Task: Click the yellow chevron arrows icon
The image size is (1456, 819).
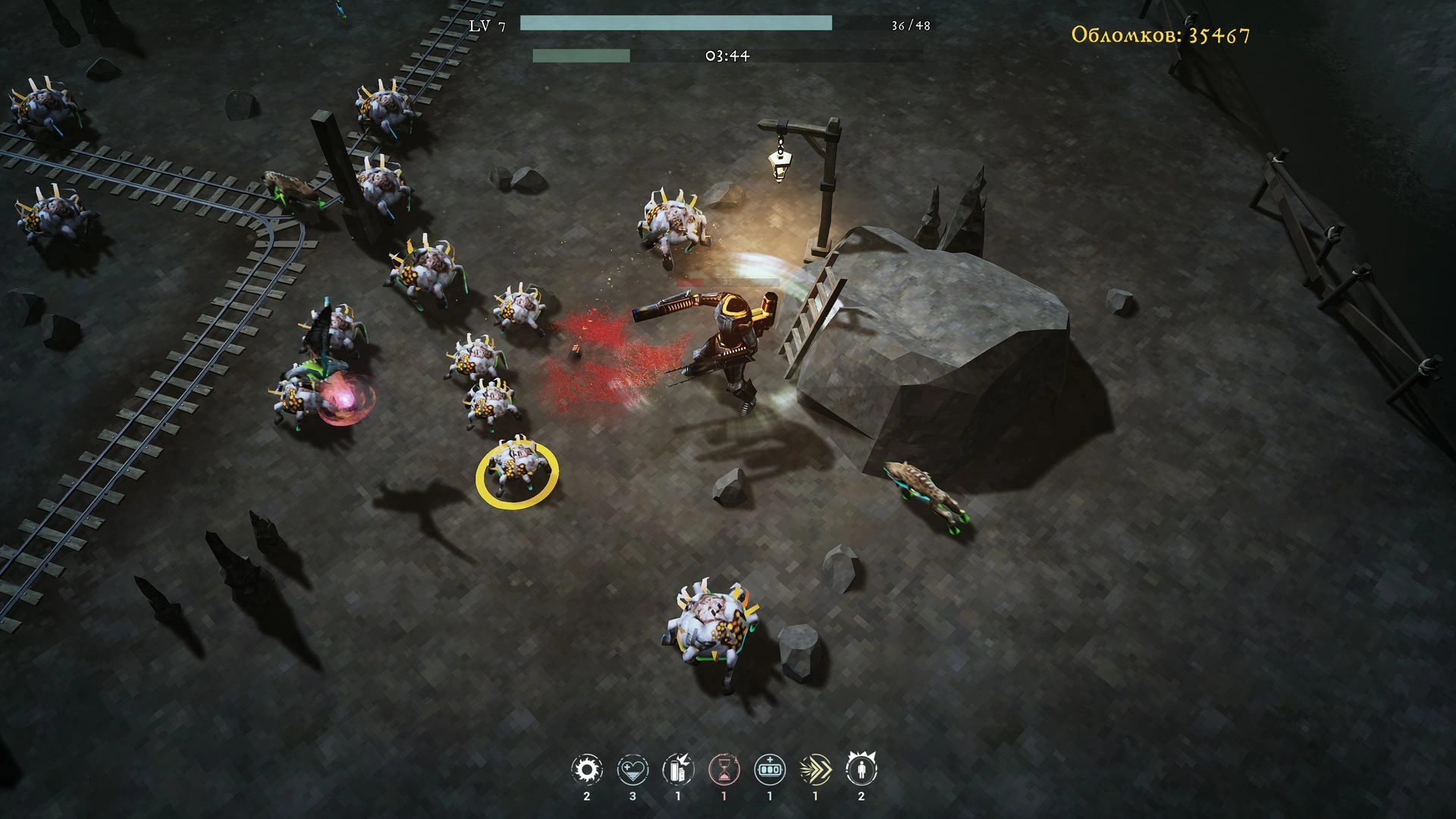Action: (815, 770)
